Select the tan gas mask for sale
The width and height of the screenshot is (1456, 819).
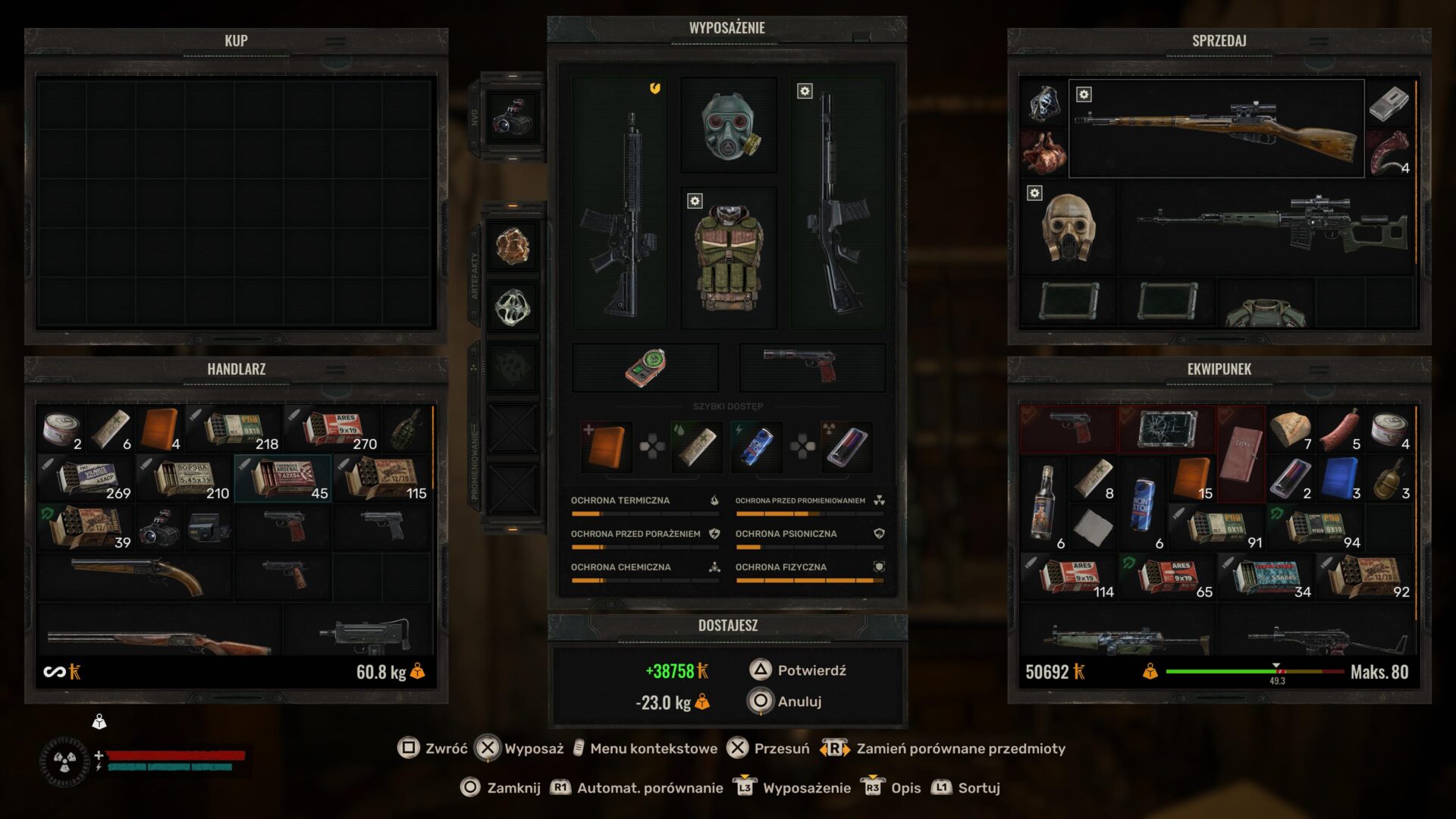click(1068, 227)
